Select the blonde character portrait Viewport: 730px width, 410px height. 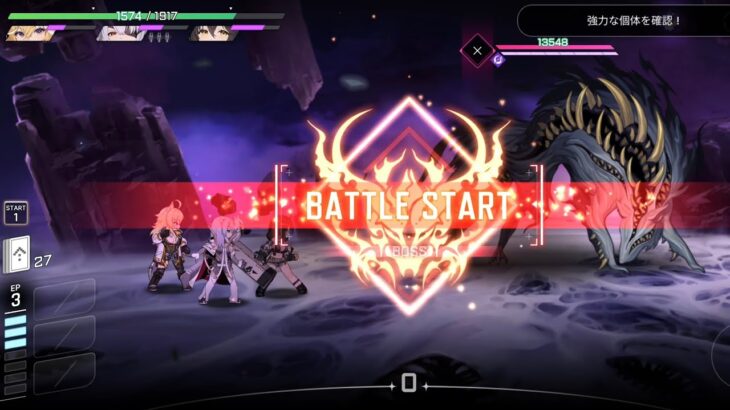tap(26, 33)
